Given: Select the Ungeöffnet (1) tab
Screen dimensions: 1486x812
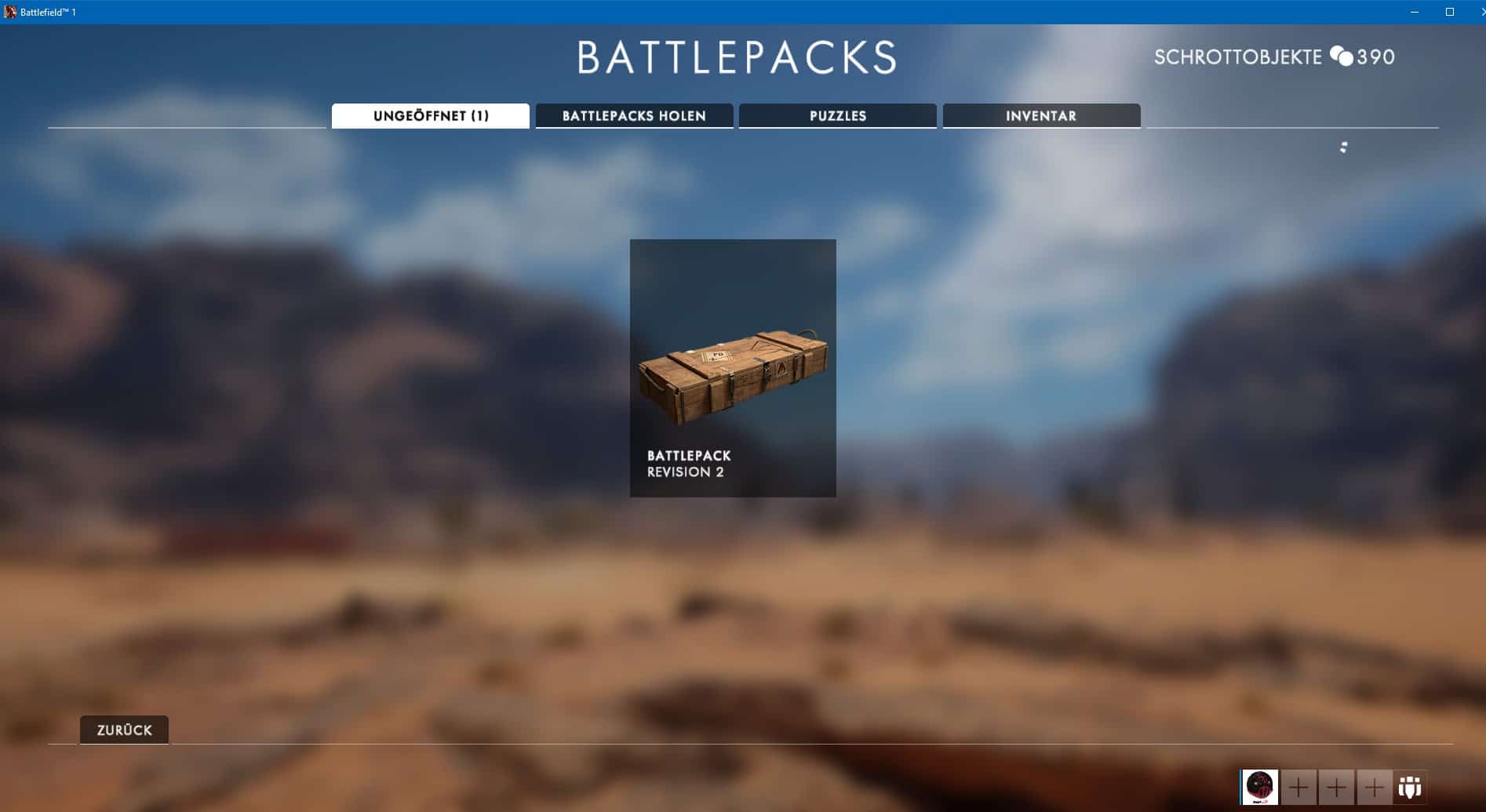Looking at the screenshot, I should pos(431,115).
